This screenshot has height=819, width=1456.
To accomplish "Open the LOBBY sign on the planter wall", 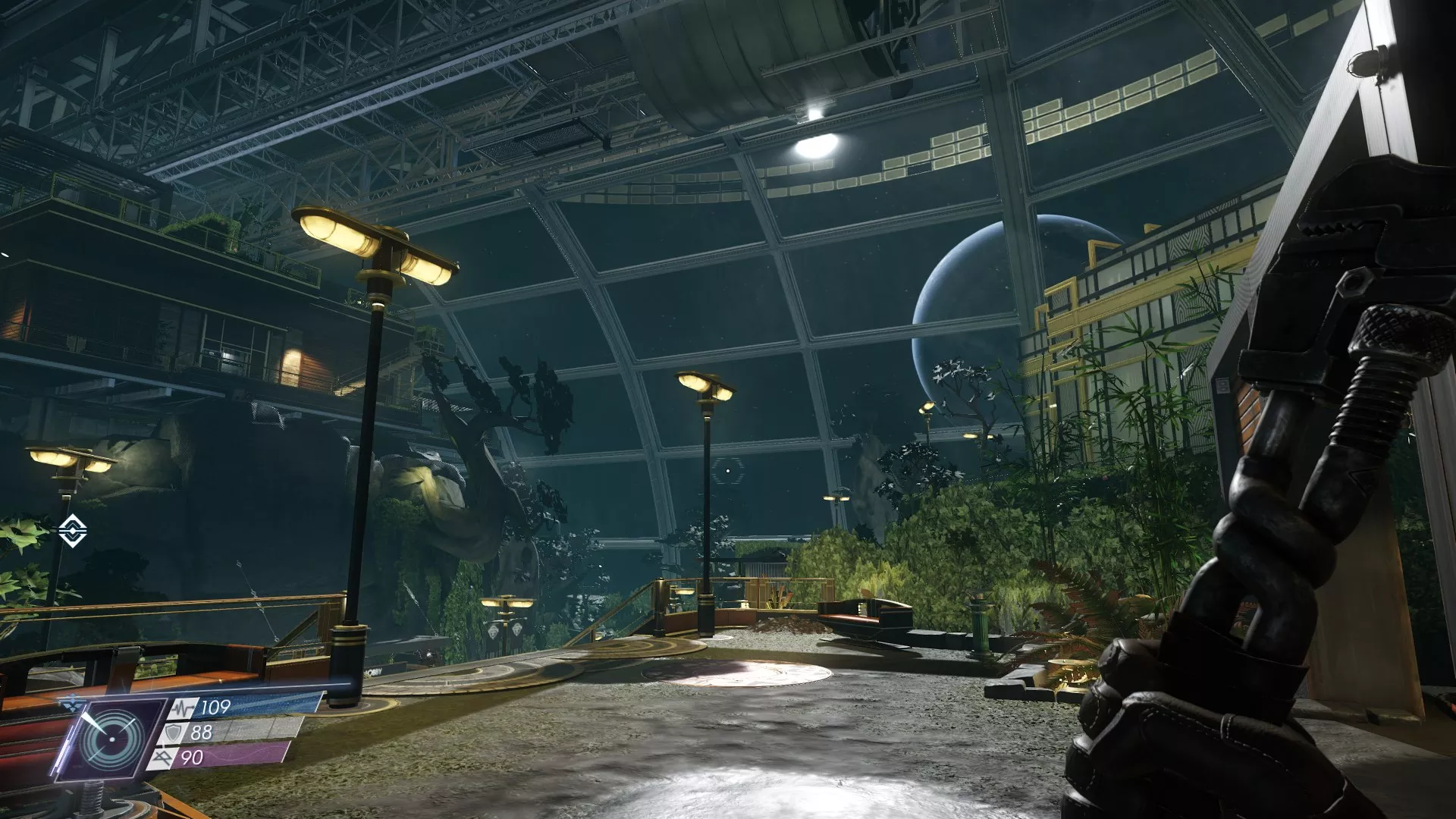I will tap(373, 672).
